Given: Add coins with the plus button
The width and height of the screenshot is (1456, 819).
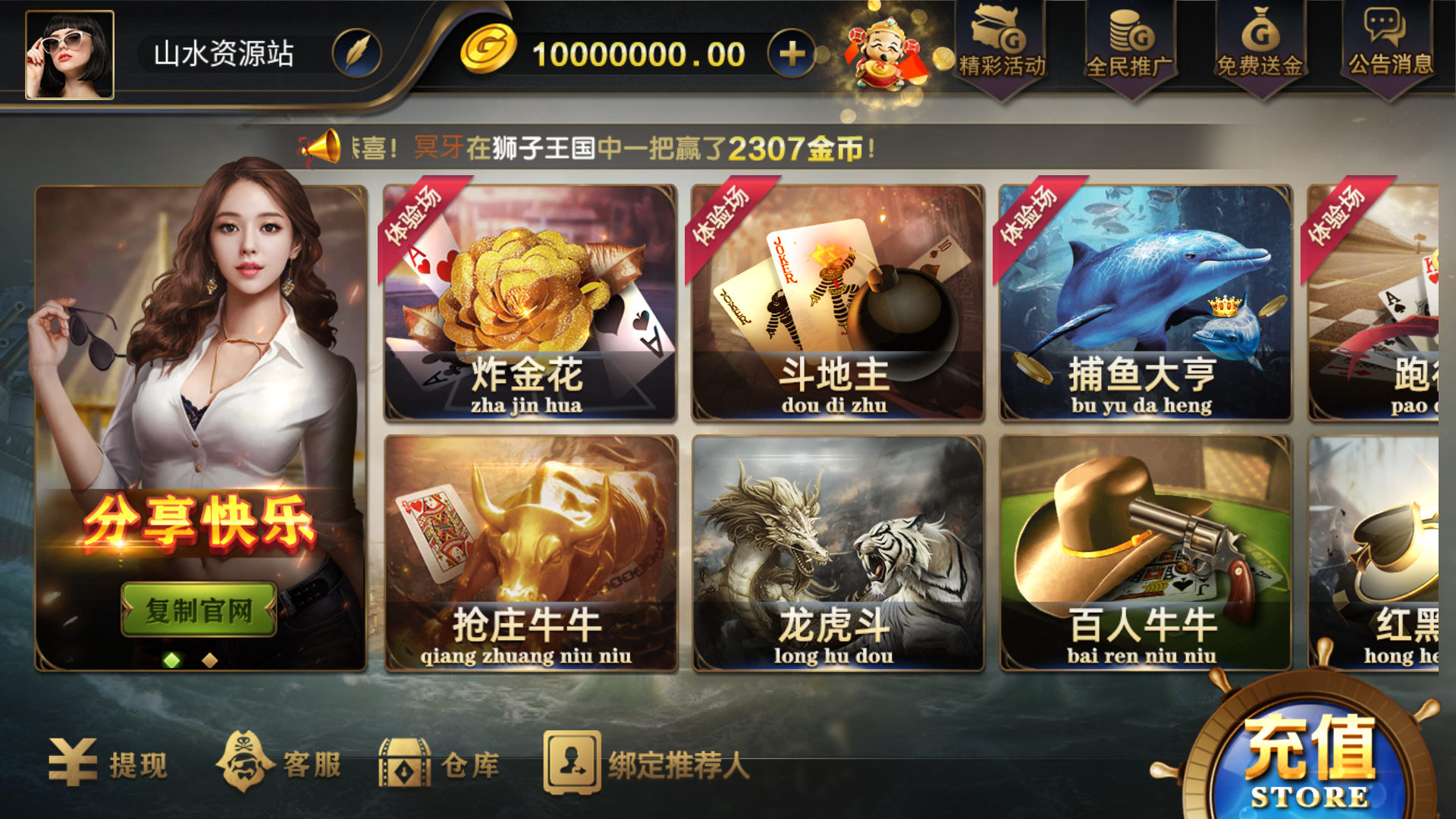Looking at the screenshot, I should tap(791, 55).
